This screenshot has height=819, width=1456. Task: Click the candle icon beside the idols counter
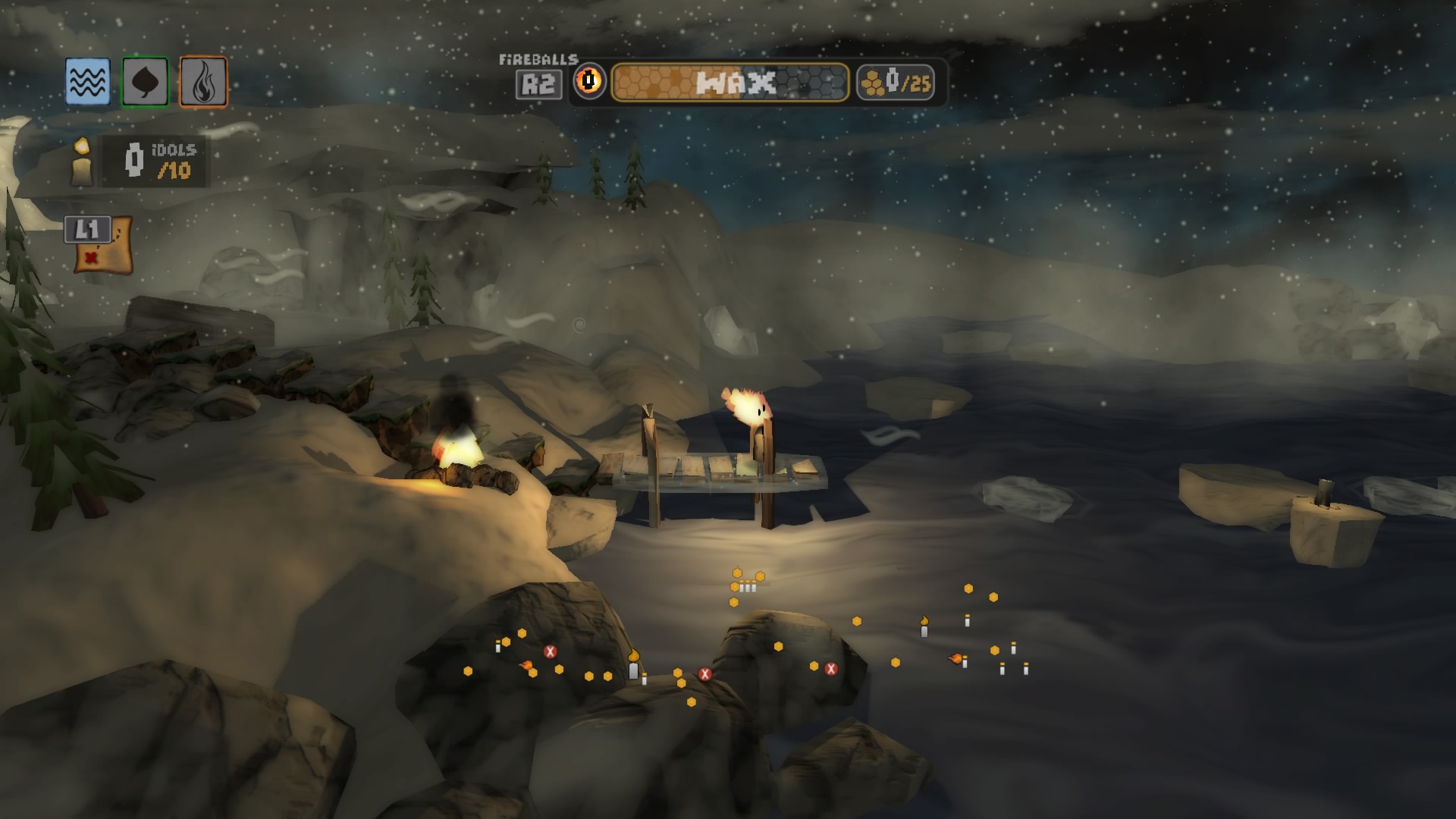(x=80, y=162)
